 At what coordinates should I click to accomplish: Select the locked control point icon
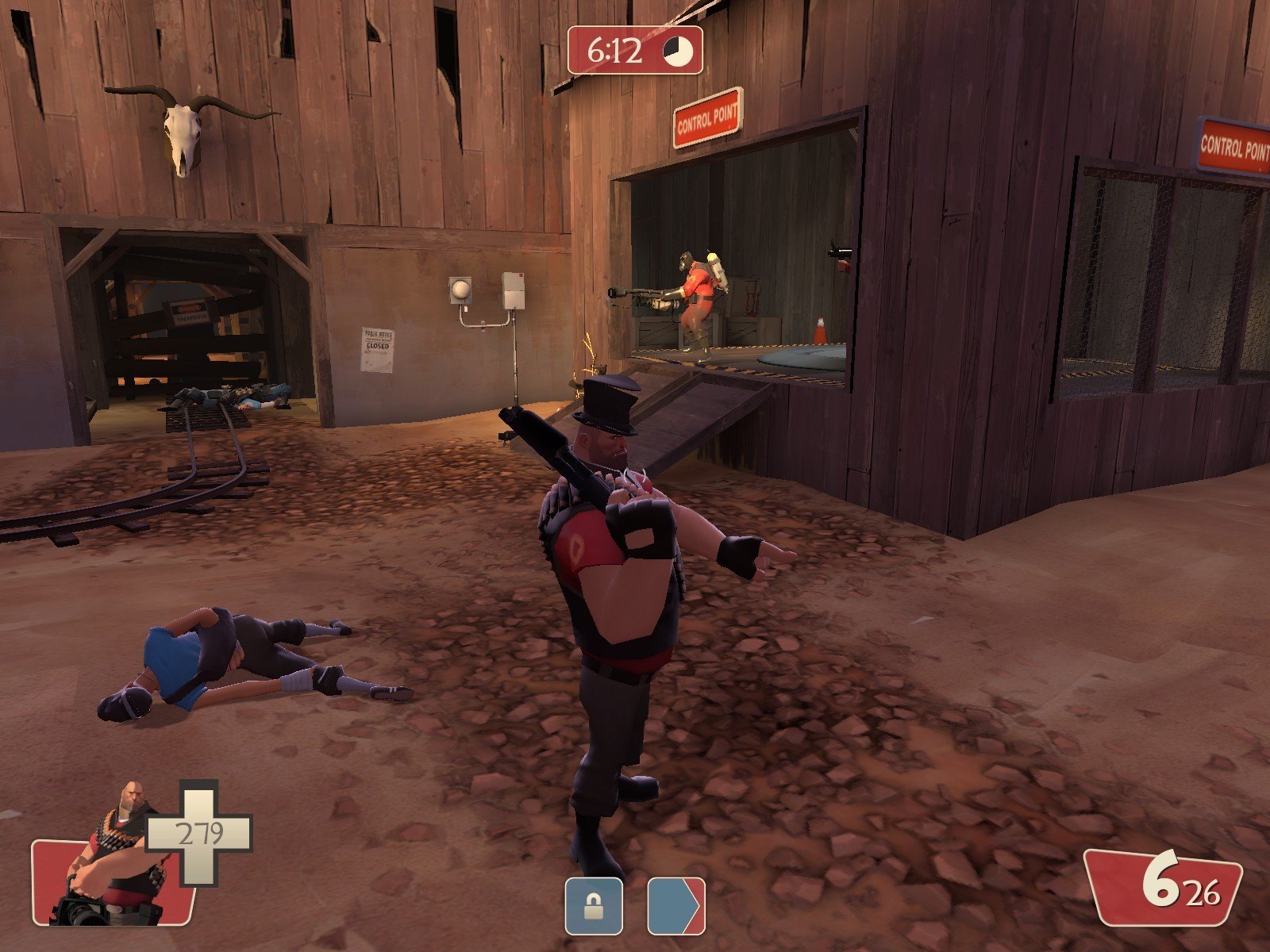pos(594,905)
